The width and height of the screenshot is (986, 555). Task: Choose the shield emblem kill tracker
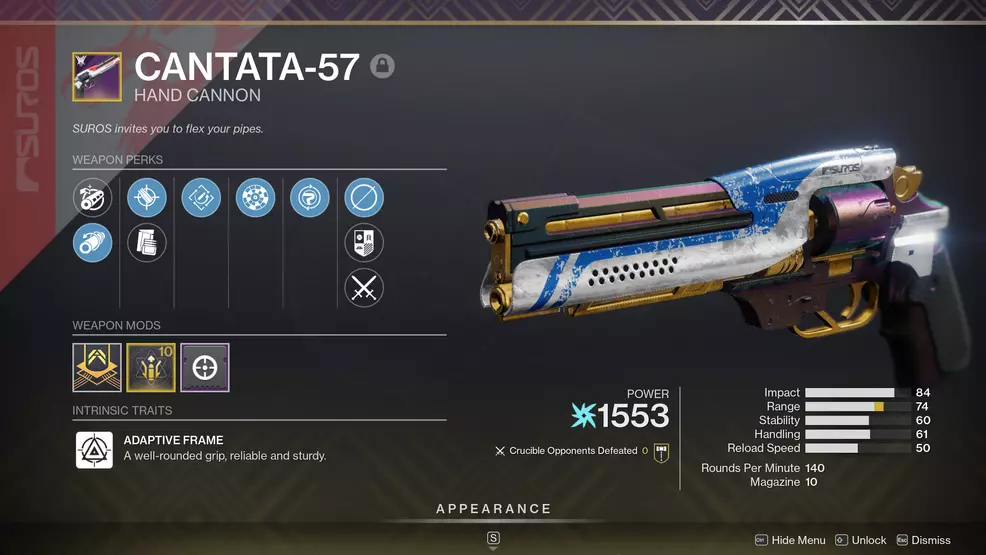tap(364, 243)
